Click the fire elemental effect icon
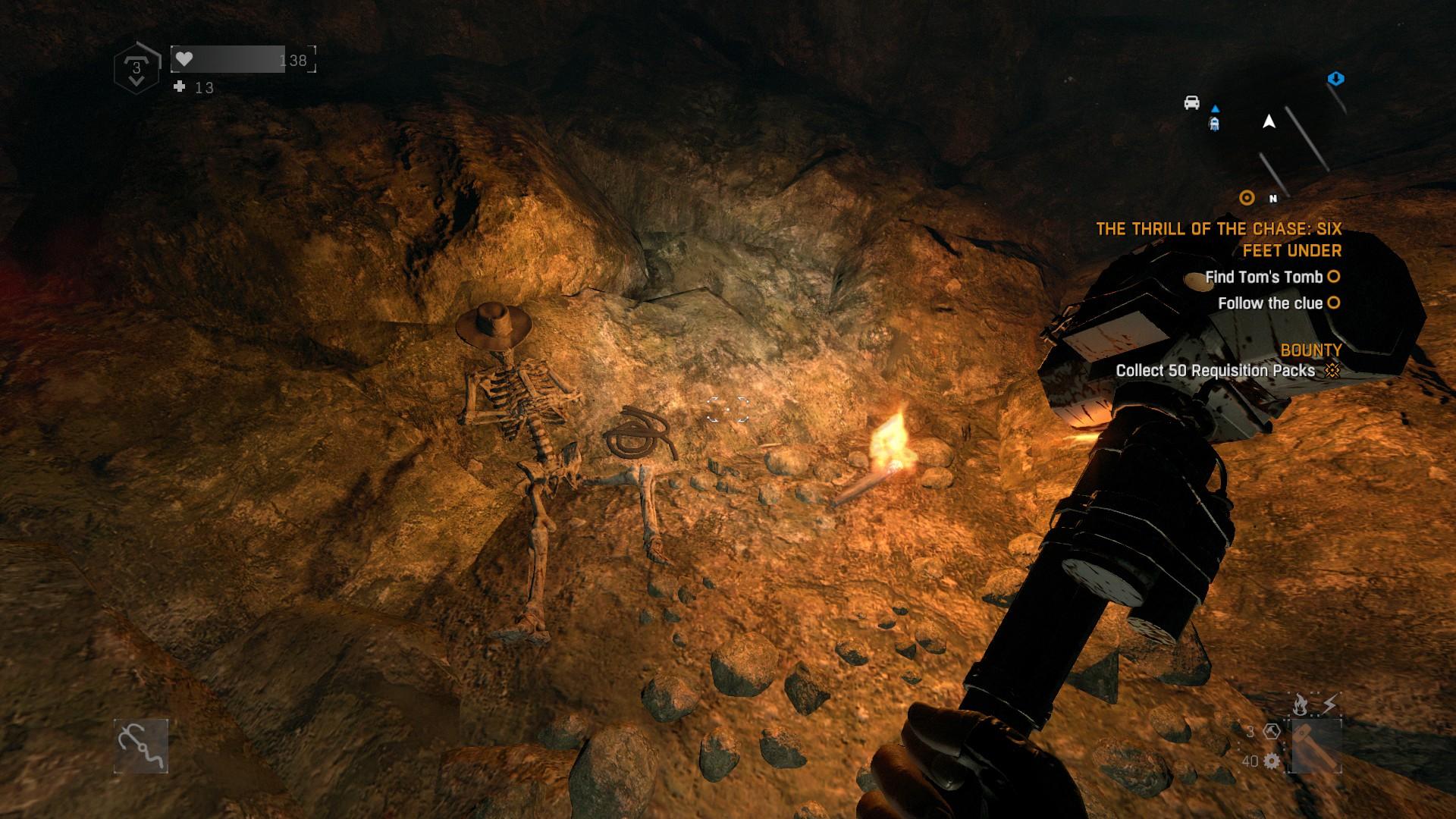Screen dimensions: 1456x819 1300,706
